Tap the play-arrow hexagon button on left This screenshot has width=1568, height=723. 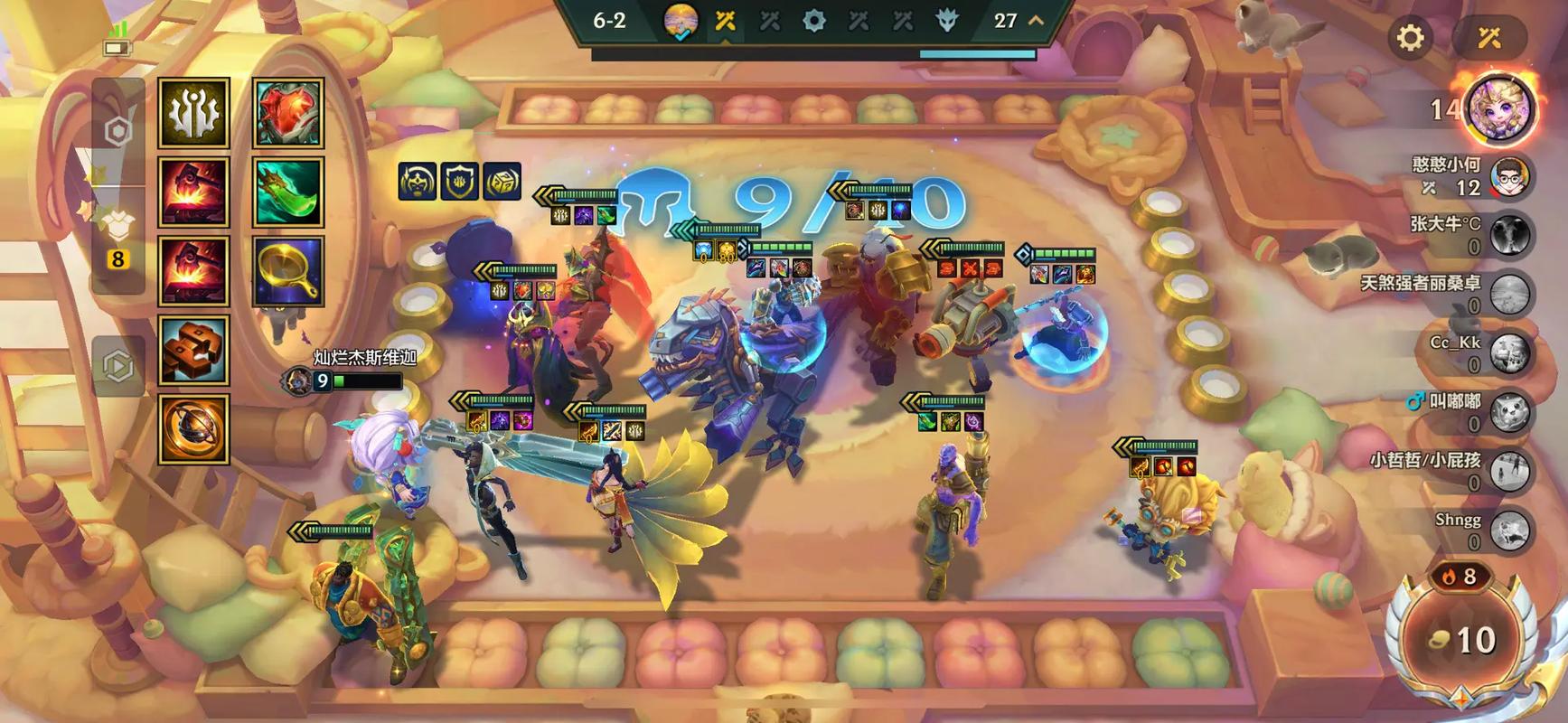[118, 366]
